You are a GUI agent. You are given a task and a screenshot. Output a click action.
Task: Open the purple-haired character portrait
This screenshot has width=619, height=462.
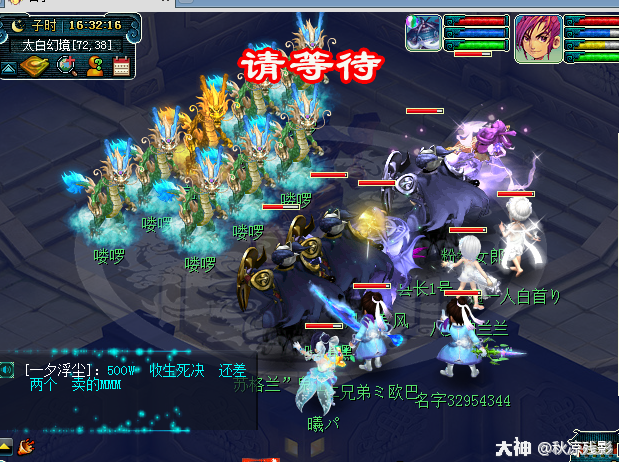pyautogui.click(x=535, y=39)
